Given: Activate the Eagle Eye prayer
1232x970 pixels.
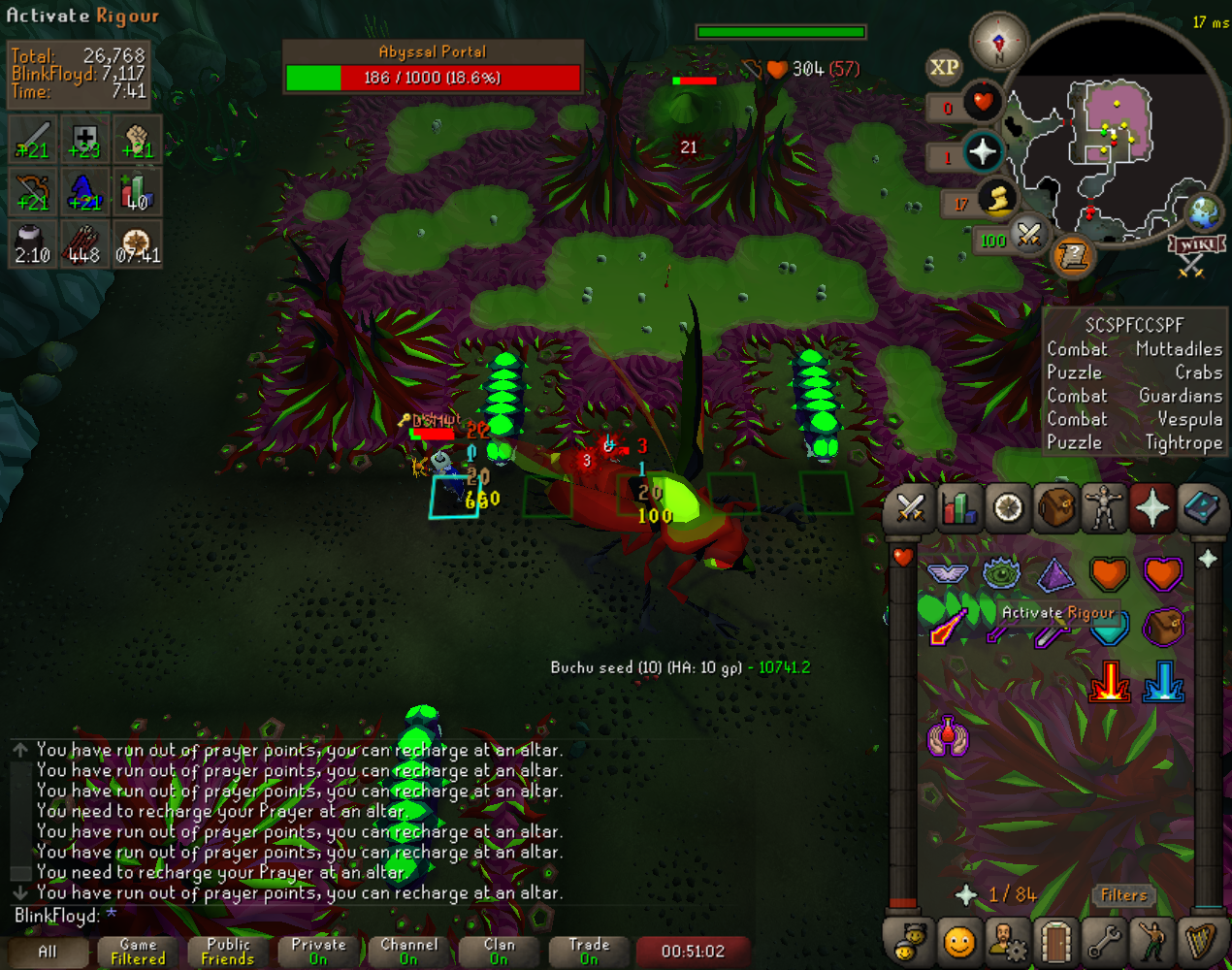Looking at the screenshot, I should 1001,574.
